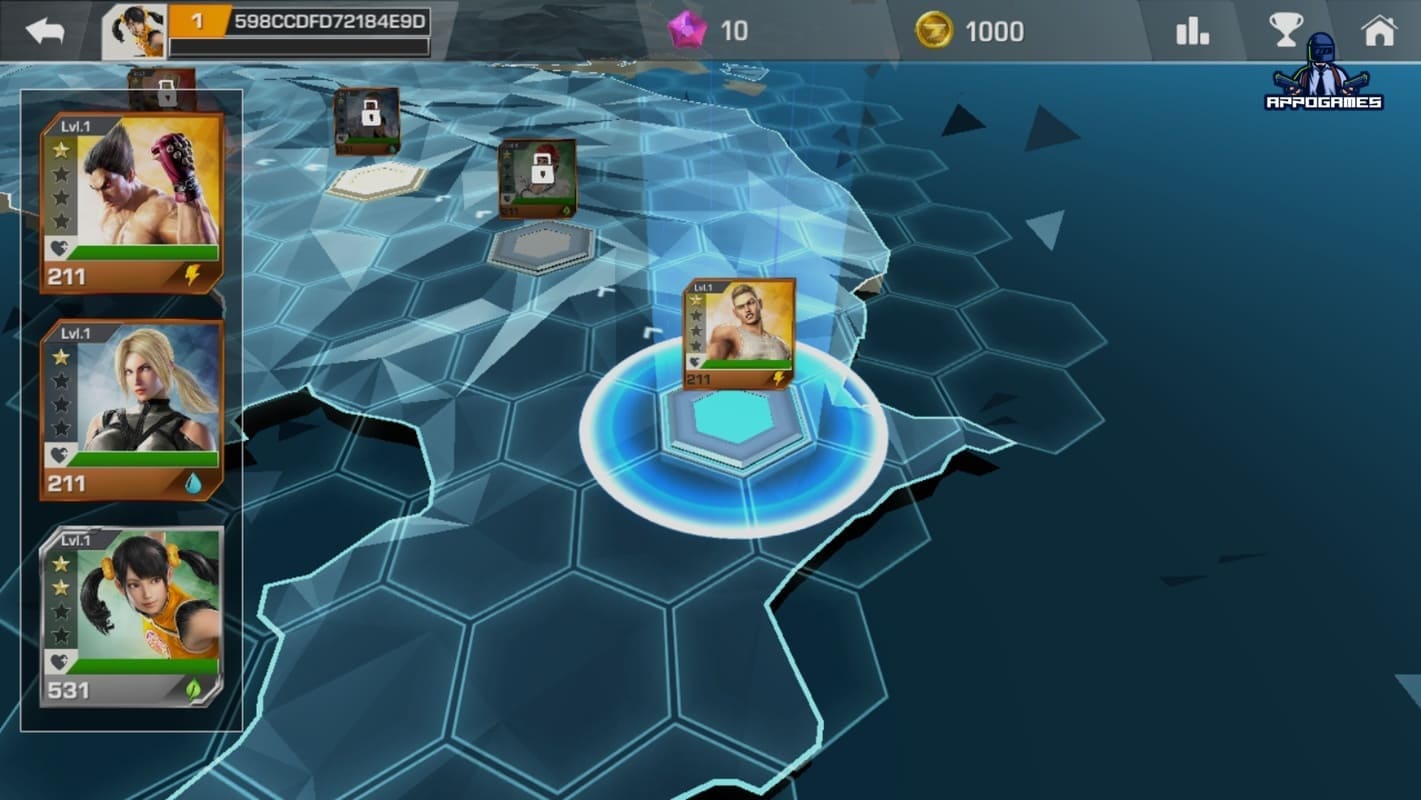The image size is (1421, 800).
Task: Select the active opponent card on the map
Action: pyautogui.click(x=739, y=334)
